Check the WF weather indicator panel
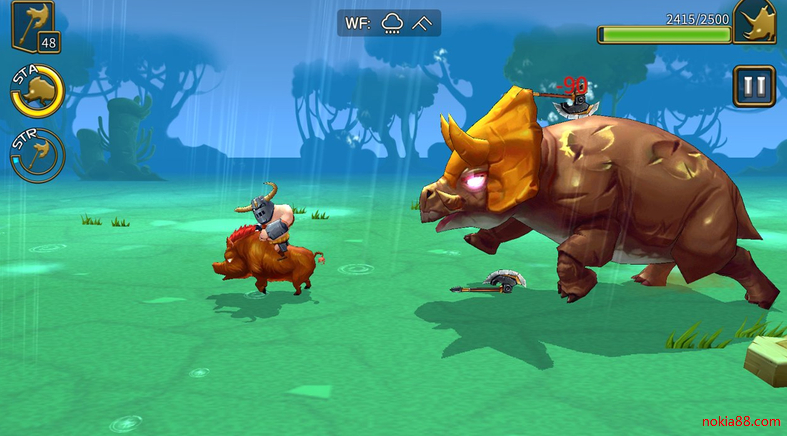 (x=388, y=23)
